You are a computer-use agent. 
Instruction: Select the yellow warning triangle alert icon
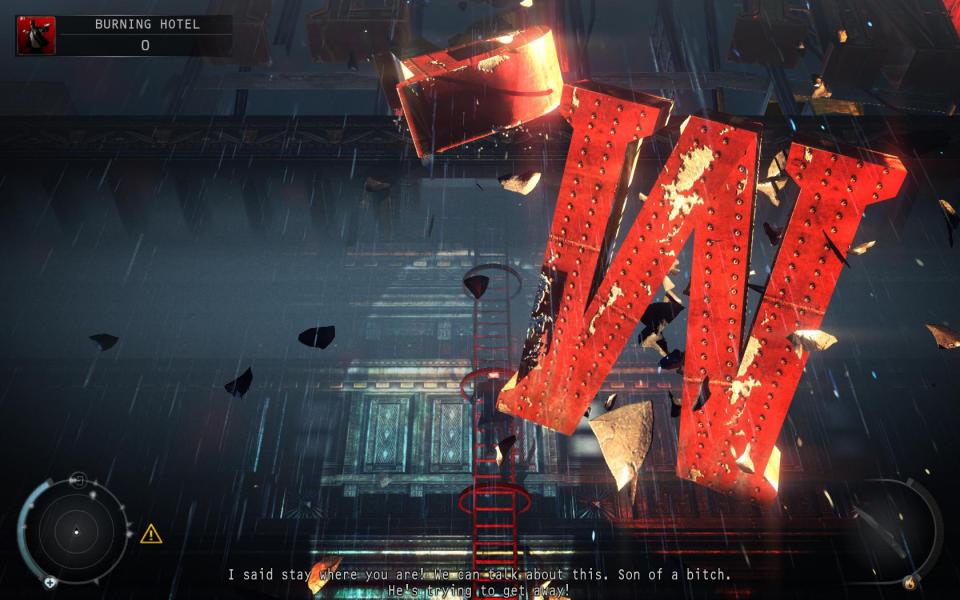pyautogui.click(x=151, y=534)
